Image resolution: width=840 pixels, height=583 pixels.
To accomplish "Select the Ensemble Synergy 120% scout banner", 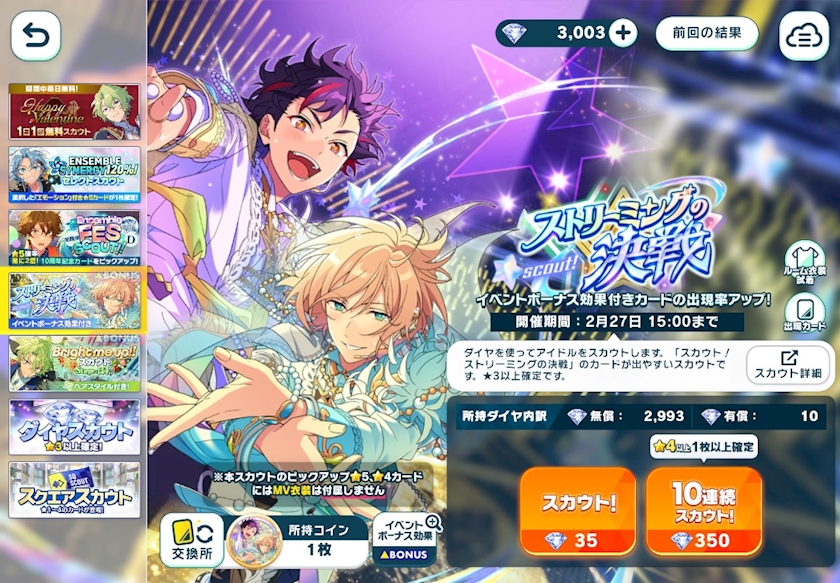I will tap(74, 174).
